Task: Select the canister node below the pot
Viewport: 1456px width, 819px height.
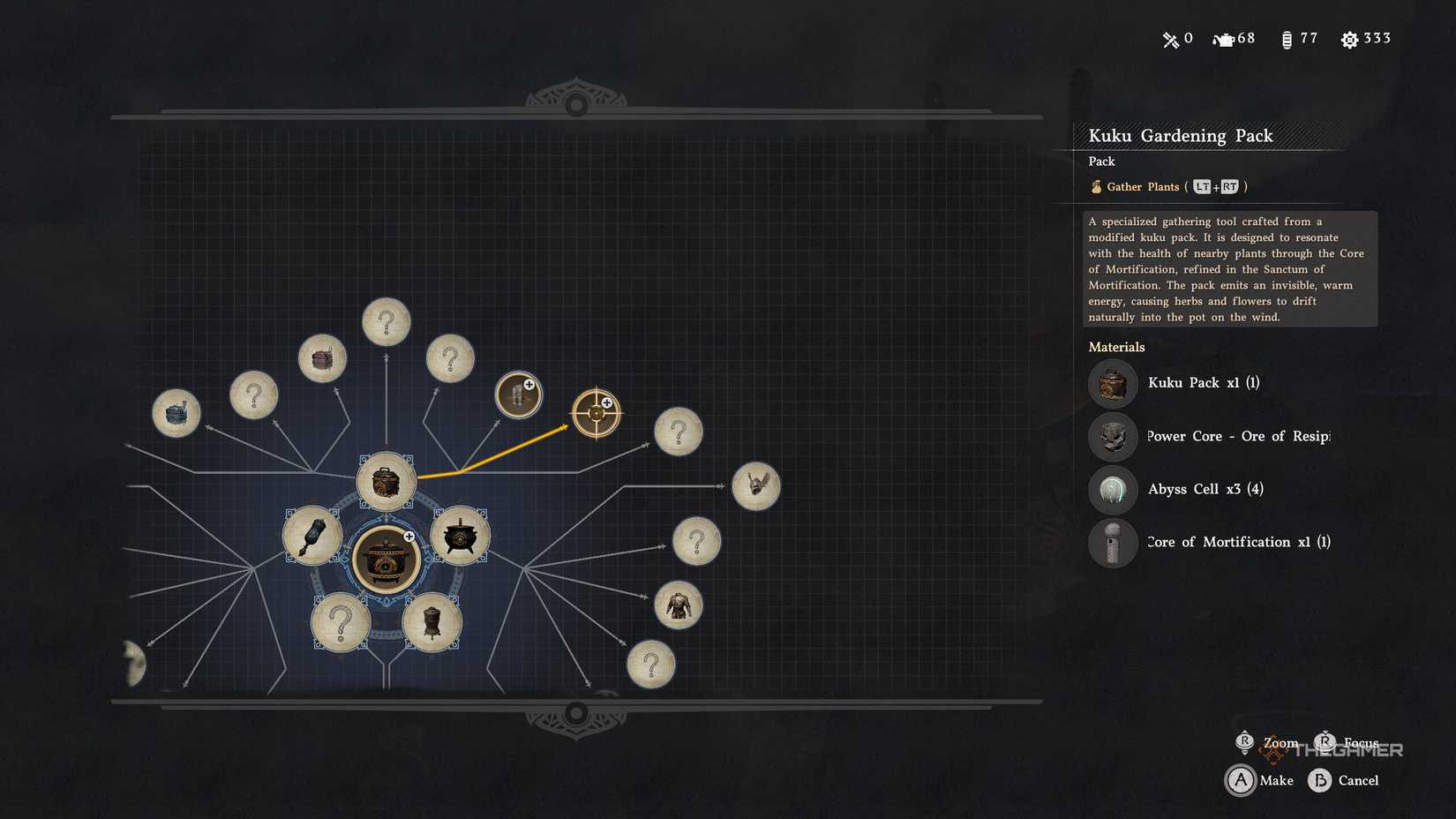Action: point(432,622)
